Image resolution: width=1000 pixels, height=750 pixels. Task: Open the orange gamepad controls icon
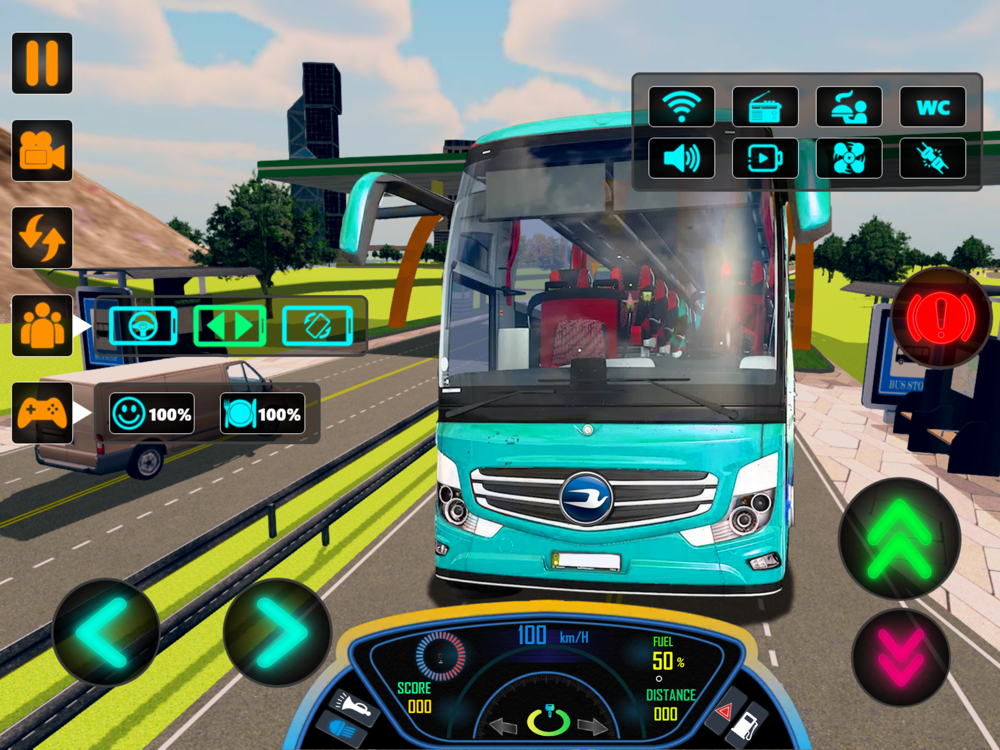click(x=42, y=413)
